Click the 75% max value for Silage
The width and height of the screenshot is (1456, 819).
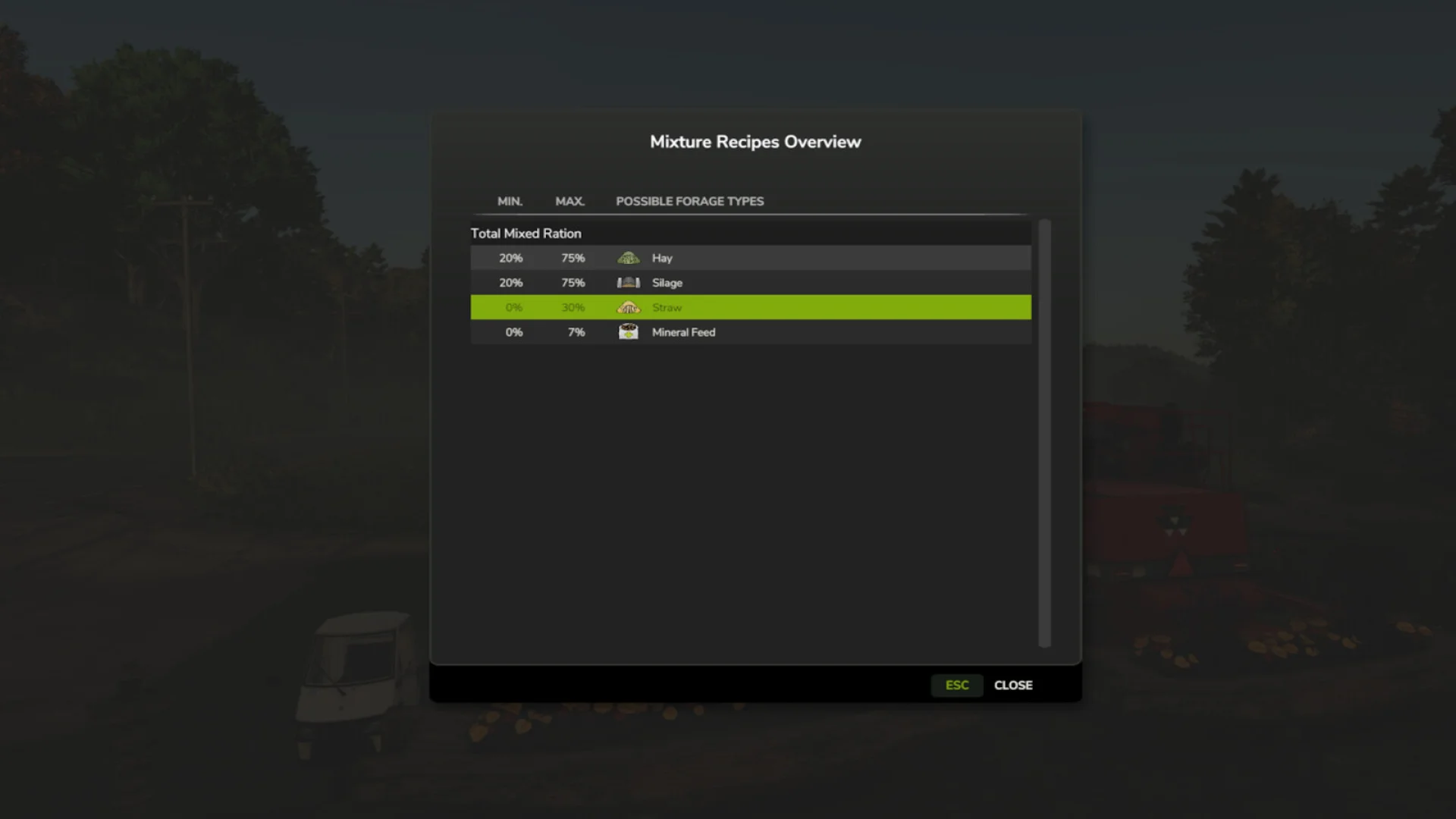573,282
